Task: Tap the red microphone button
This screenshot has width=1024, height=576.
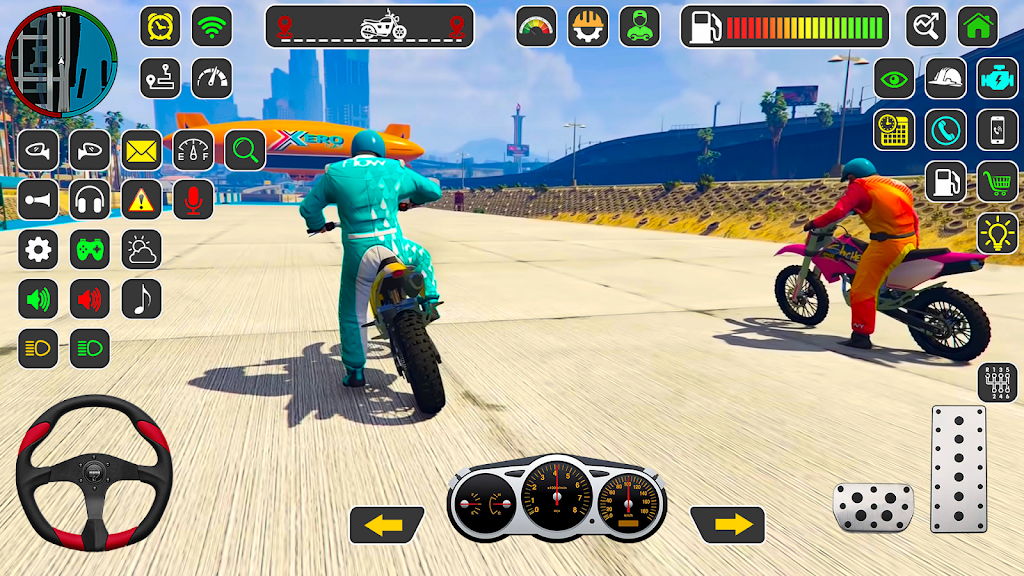Action: tap(193, 200)
